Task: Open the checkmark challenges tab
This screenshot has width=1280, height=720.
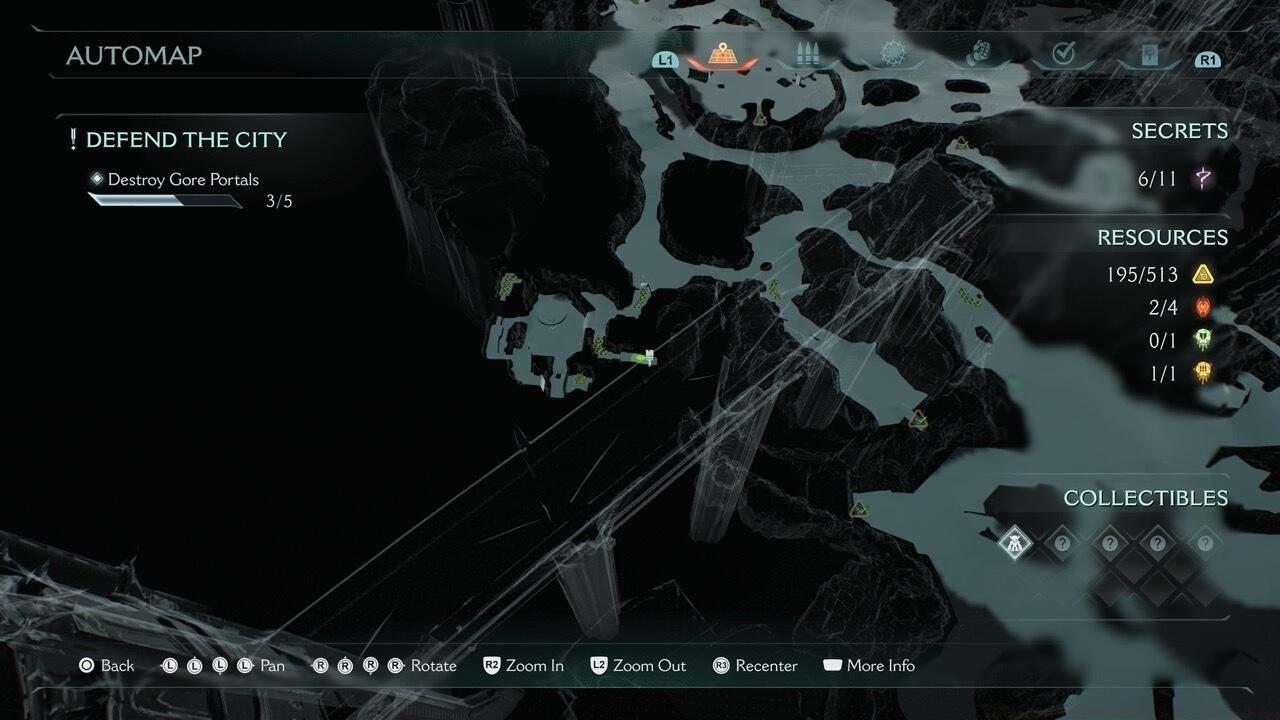Action: 1063,54
